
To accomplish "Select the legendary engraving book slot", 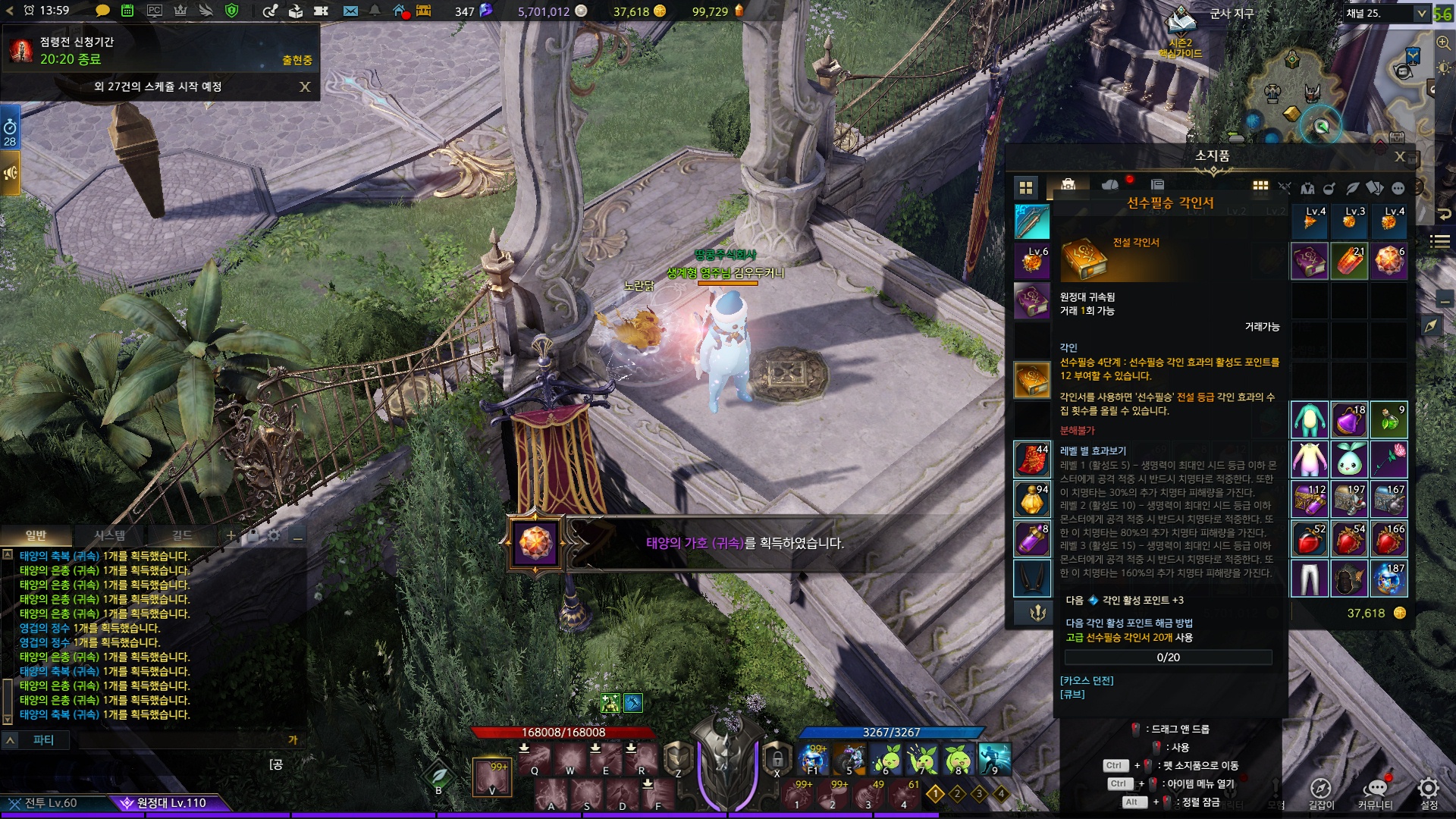I will pos(1032,380).
